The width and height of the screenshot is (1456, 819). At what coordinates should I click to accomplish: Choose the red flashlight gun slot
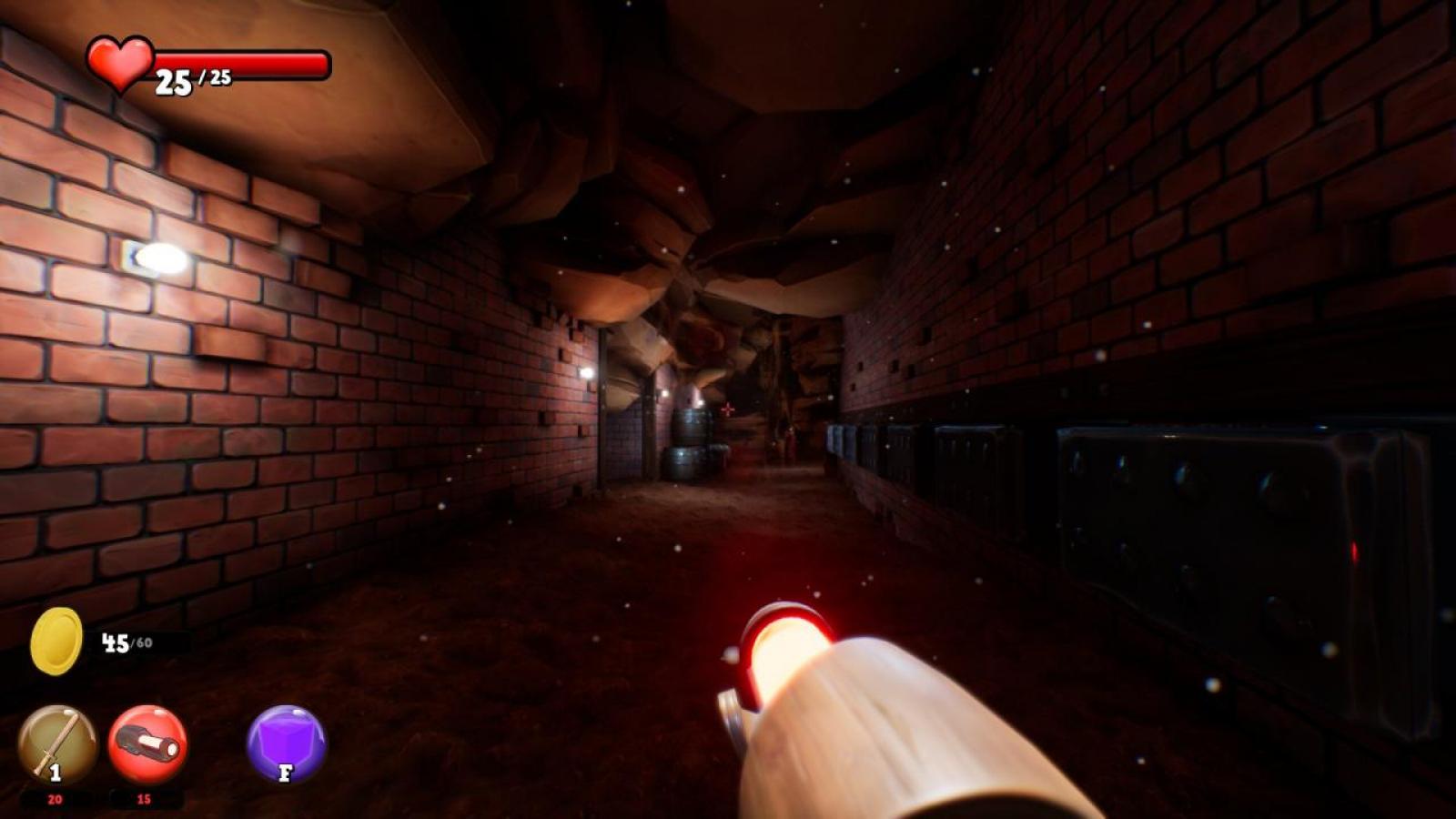pyautogui.click(x=147, y=744)
